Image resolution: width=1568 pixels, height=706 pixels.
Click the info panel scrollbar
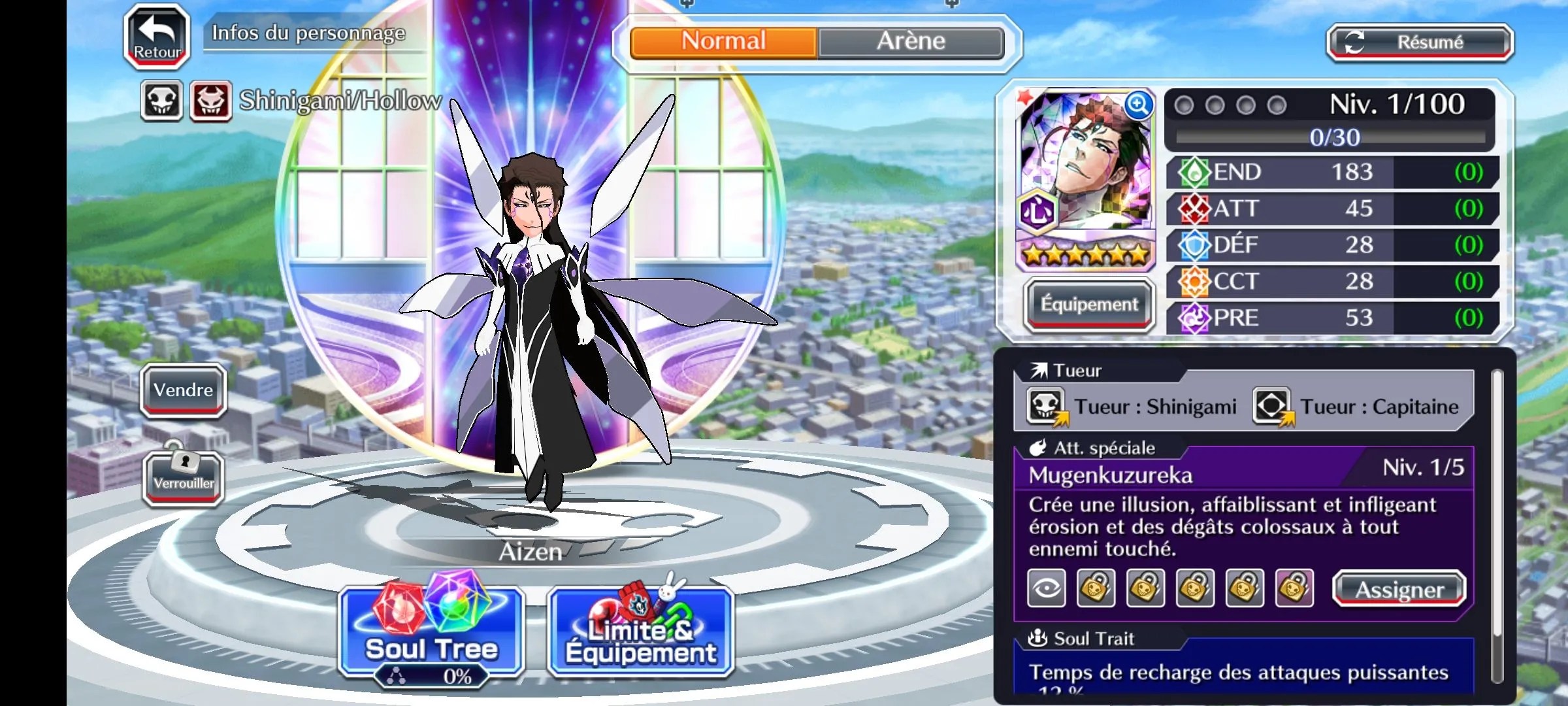tap(1497, 523)
